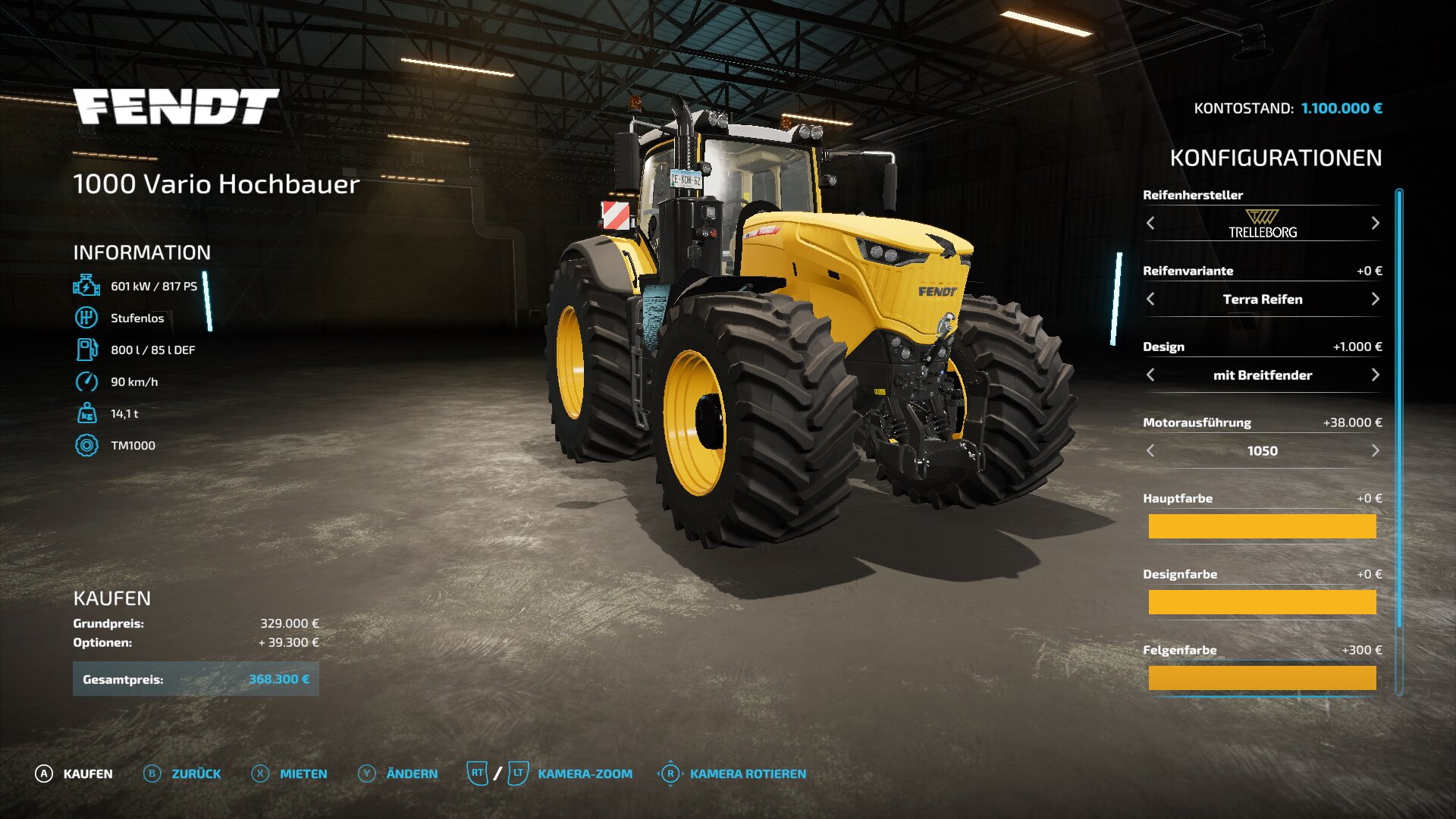This screenshot has height=819, width=1456.
Task: Buy the tractor with Kaufen
Action: coord(74,773)
